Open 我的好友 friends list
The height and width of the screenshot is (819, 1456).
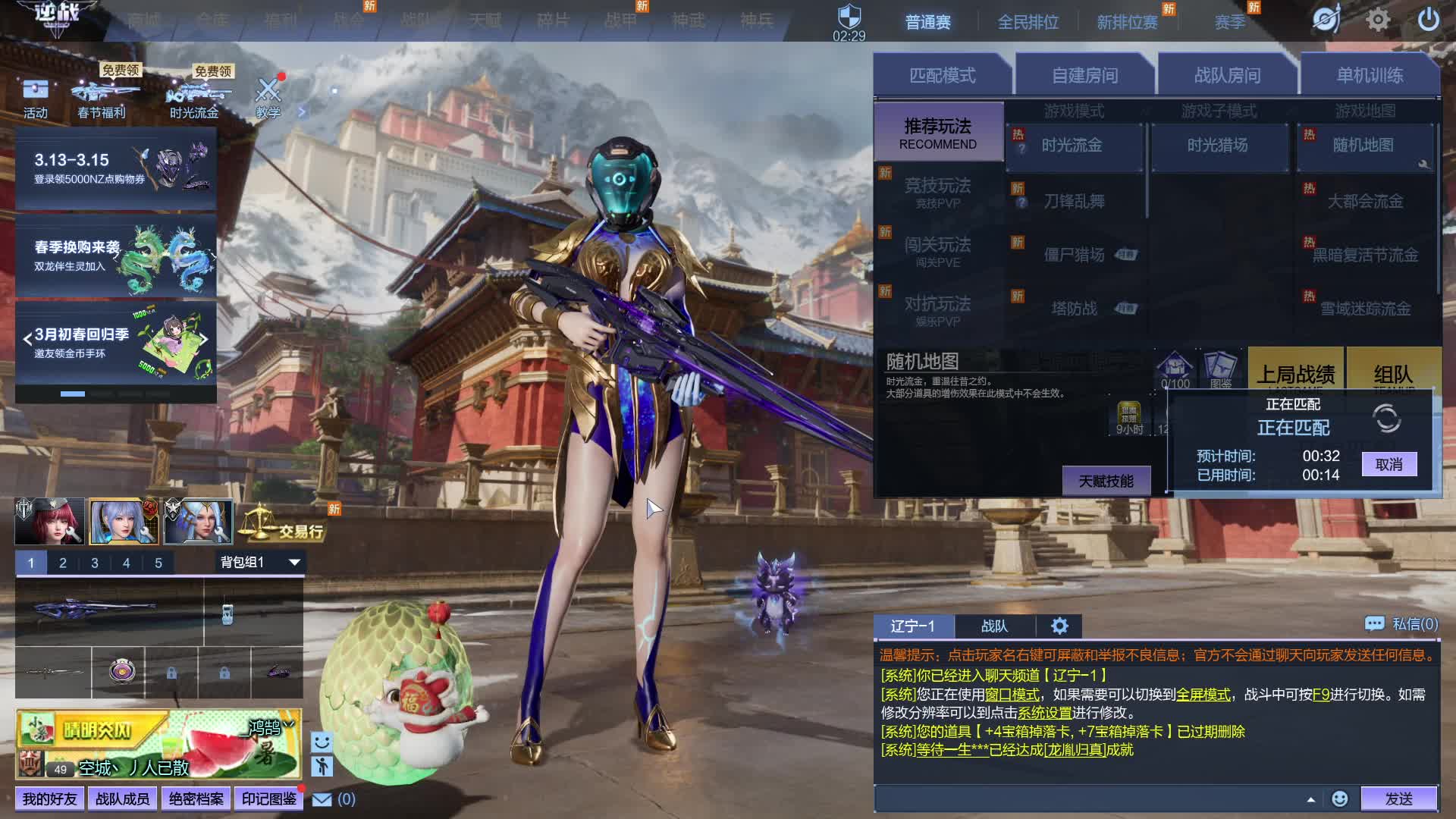point(49,799)
